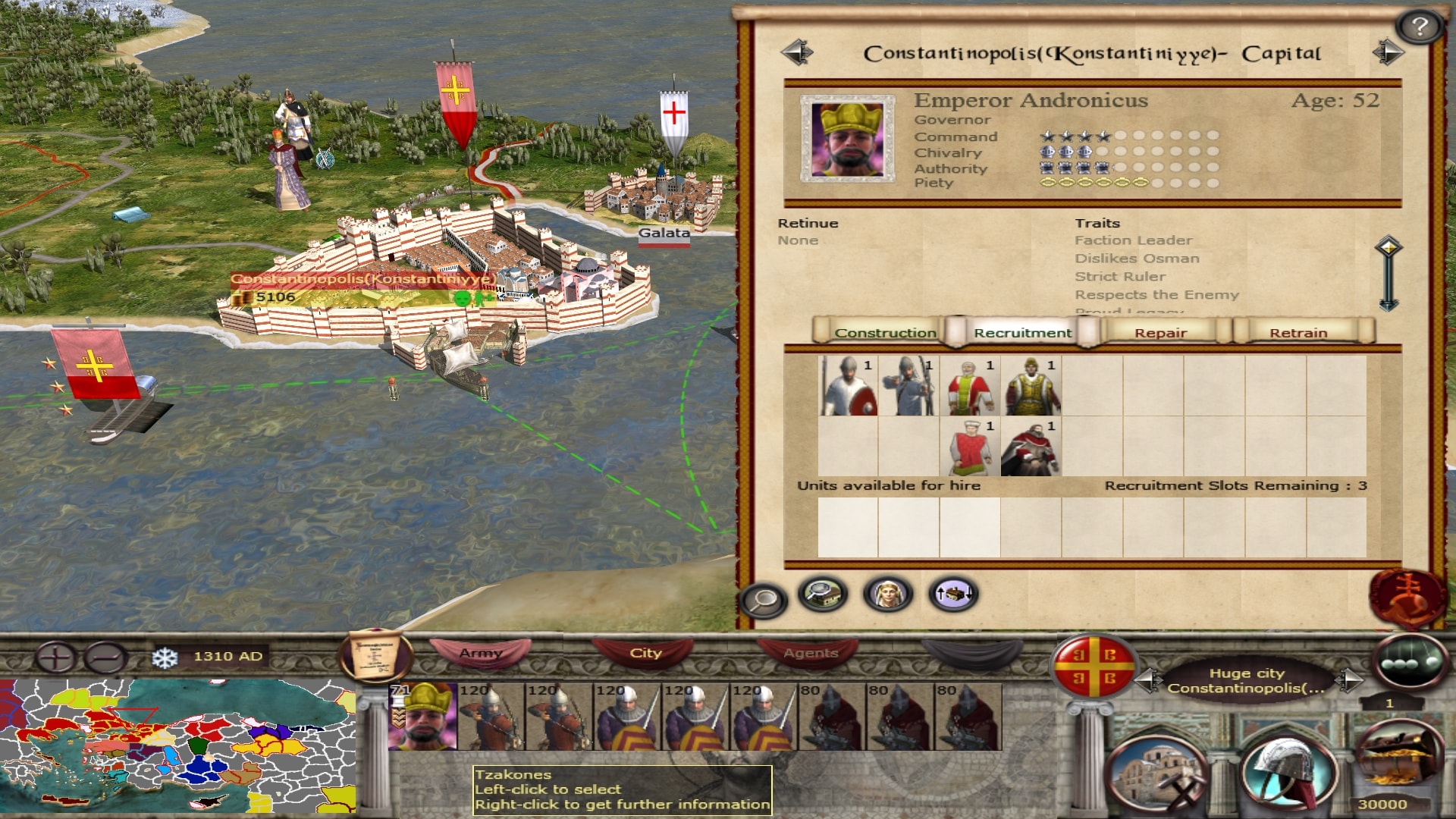This screenshot has height=819, width=1456.
Task: Recruit the red-shield spearman unit
Action: coord(849,386)
